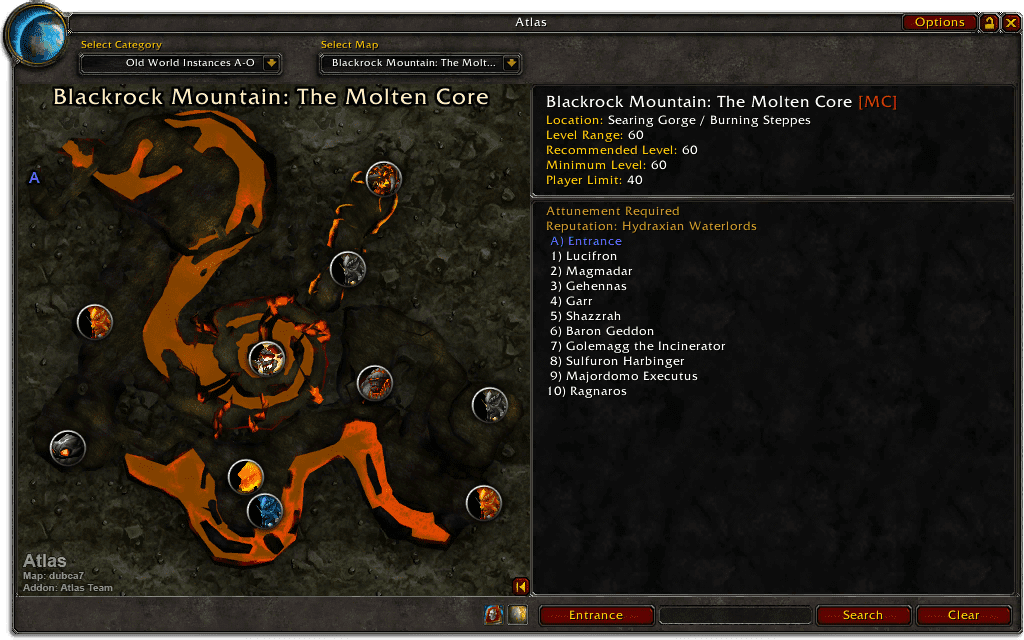Pick the Majordomo Executus list entry

point(631,376)
